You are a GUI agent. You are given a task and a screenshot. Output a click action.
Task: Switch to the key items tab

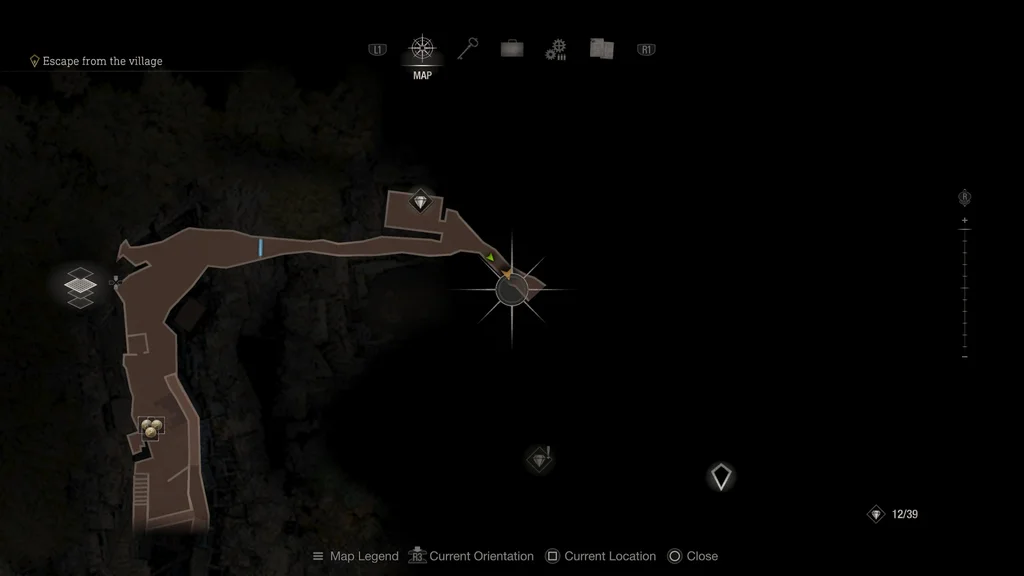(x=468, y=48)
